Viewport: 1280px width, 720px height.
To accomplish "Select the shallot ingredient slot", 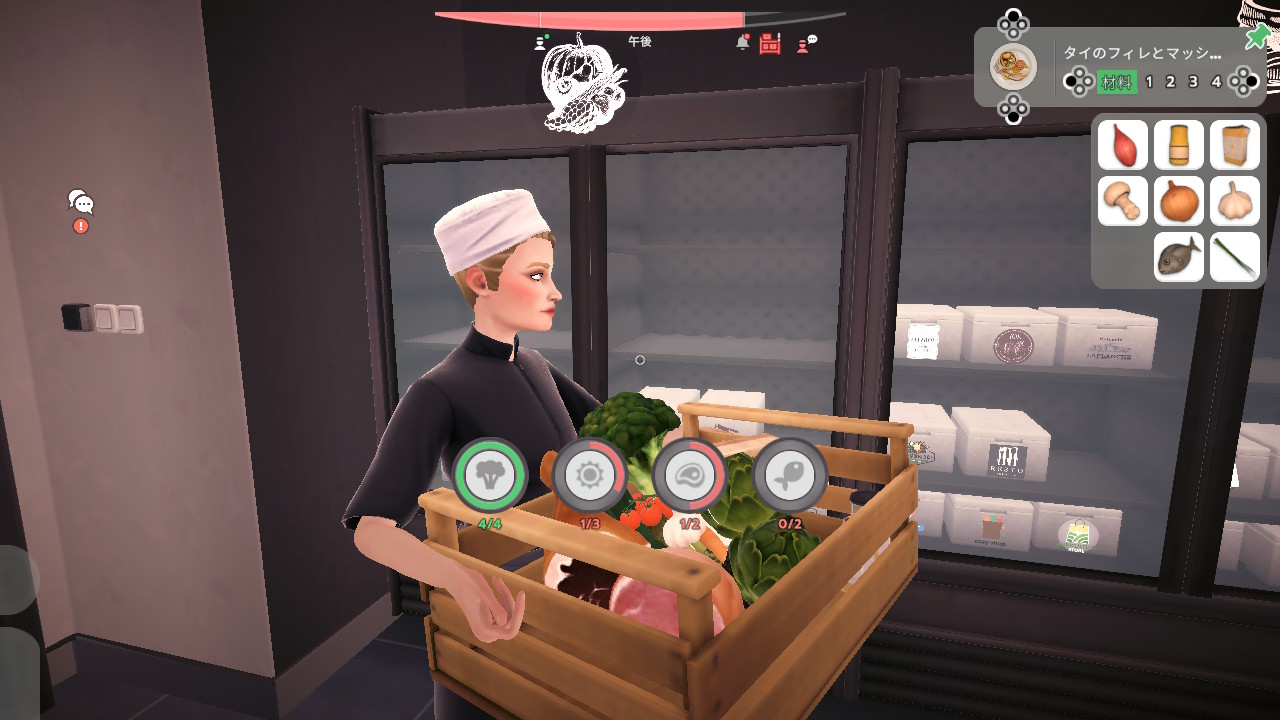I will [1123, 145].
